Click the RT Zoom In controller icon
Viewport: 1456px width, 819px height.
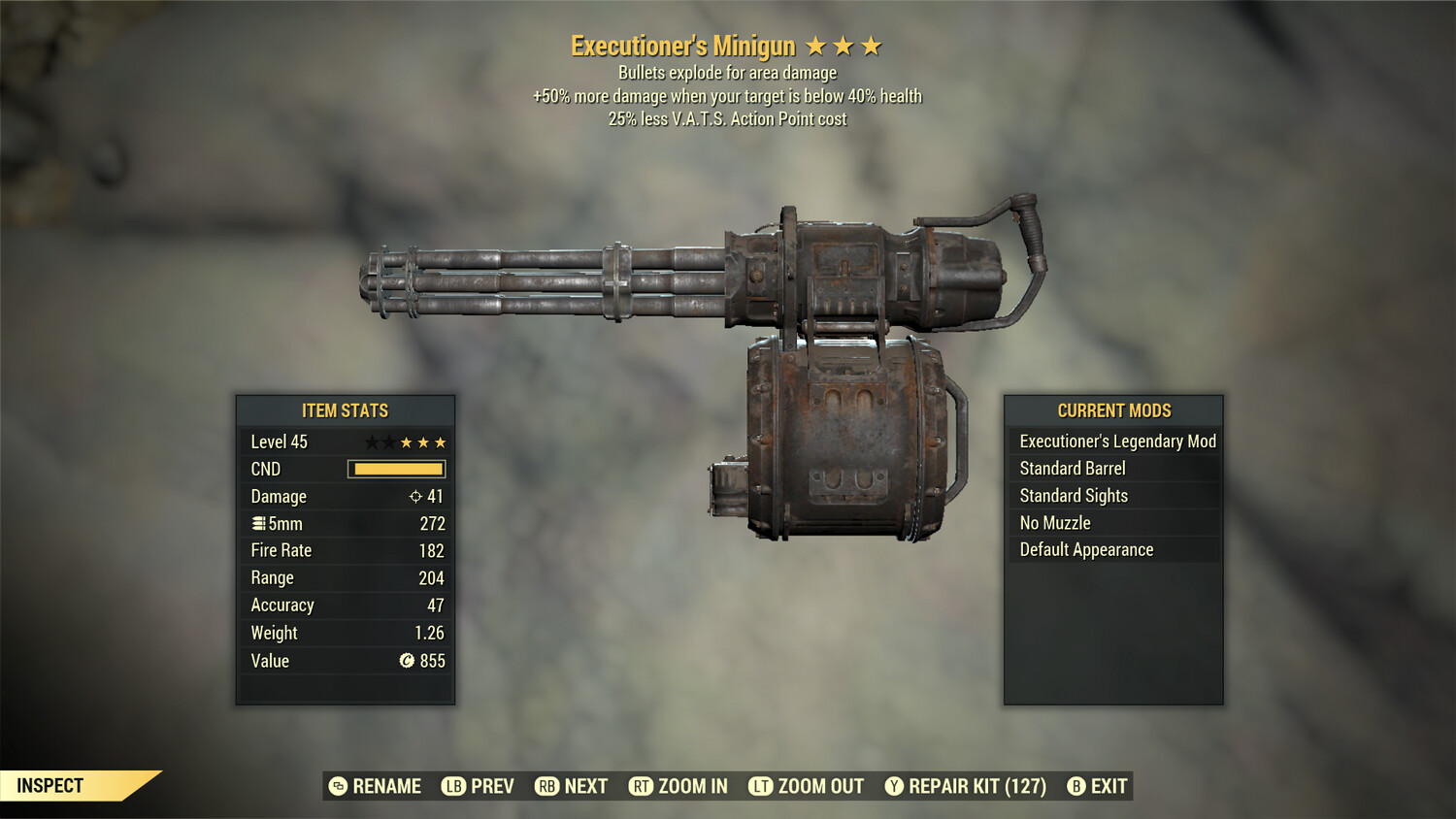click(x=642, y=786)
